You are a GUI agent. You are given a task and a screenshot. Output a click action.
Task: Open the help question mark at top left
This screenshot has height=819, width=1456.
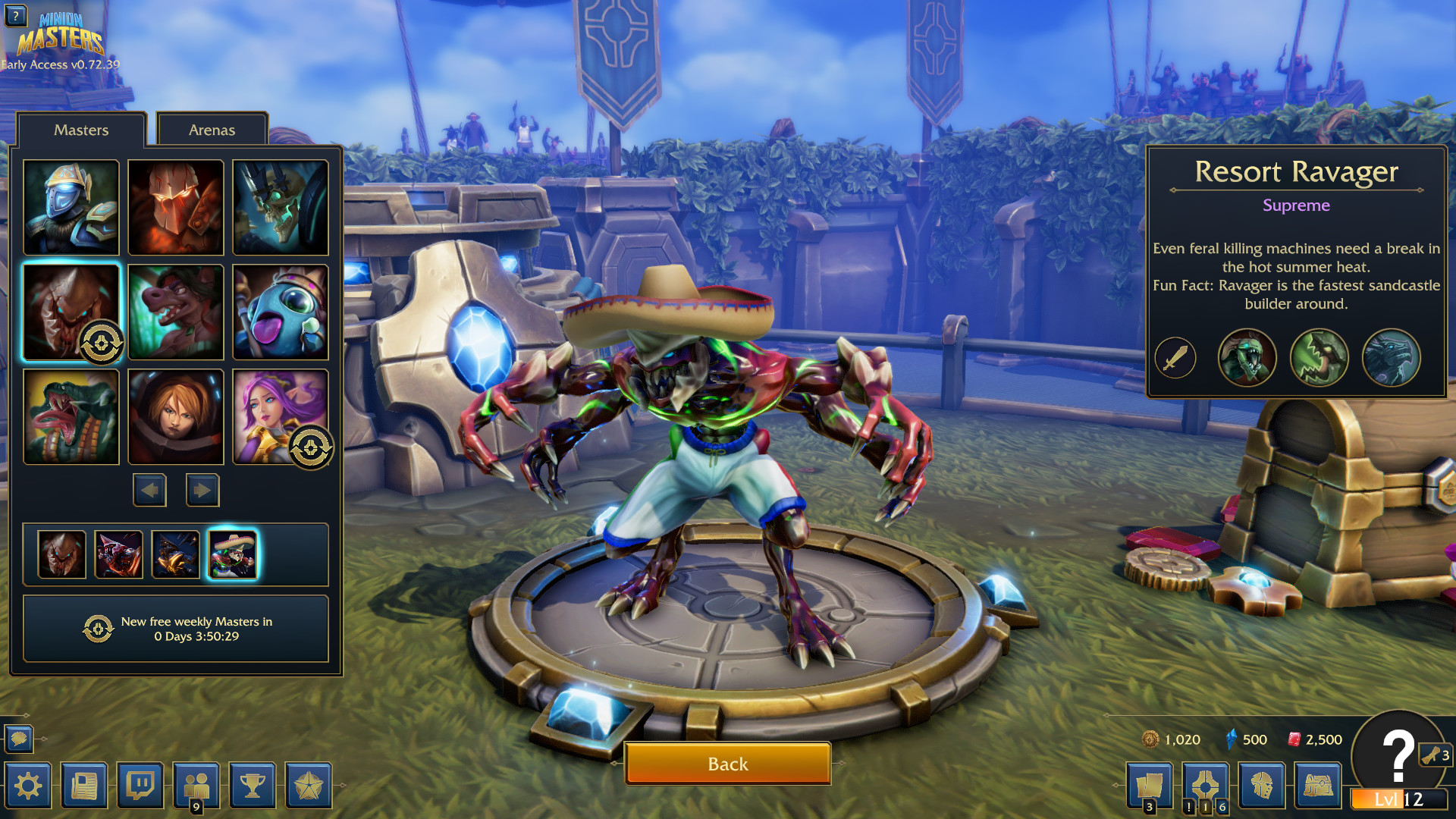click(x=17, y=17)
